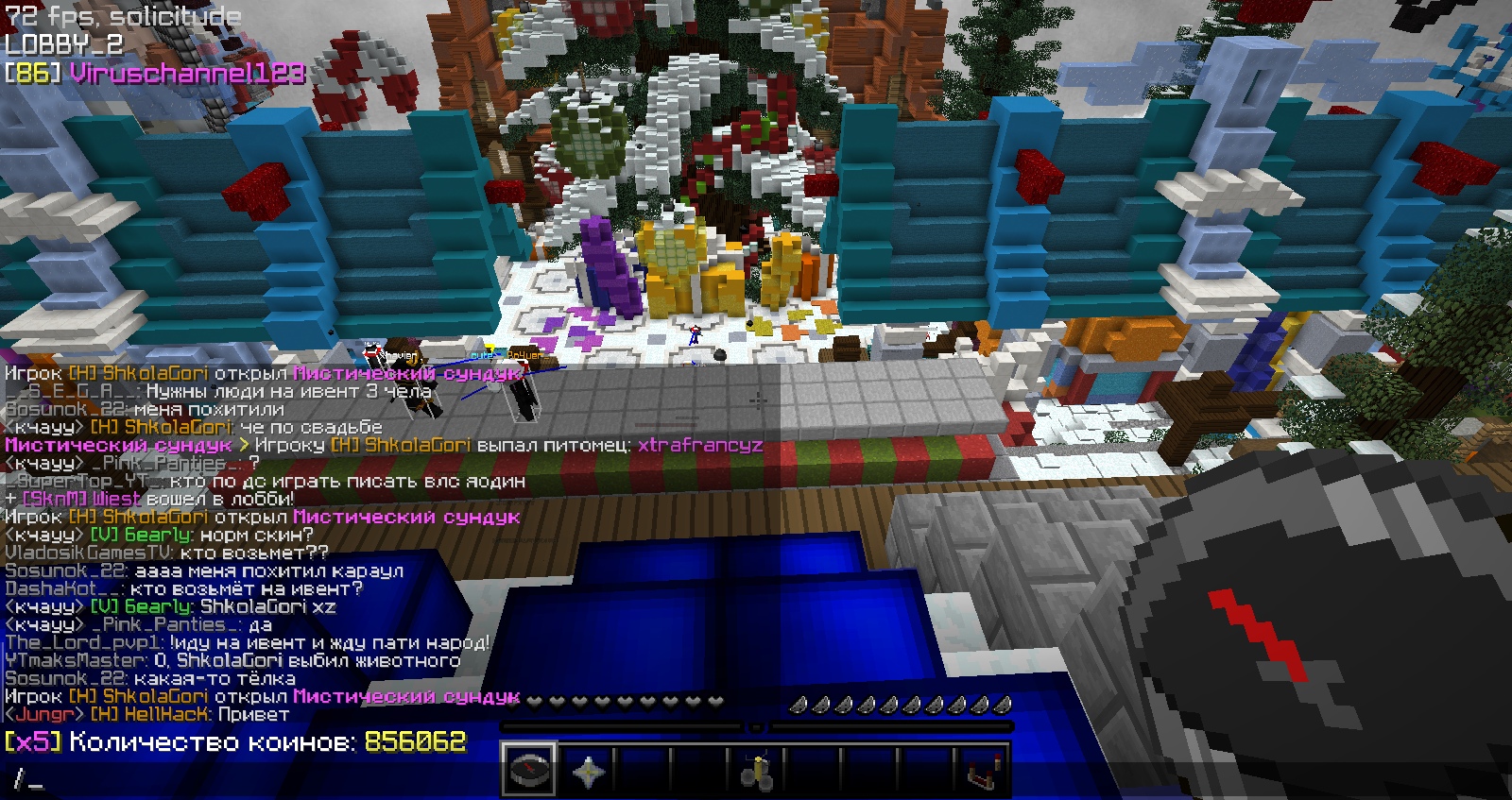Image resolution: width=1512 pixels, height=800 pixels.
Task: Select the compass in the first hotbar slot
Action: pos(531,770)
